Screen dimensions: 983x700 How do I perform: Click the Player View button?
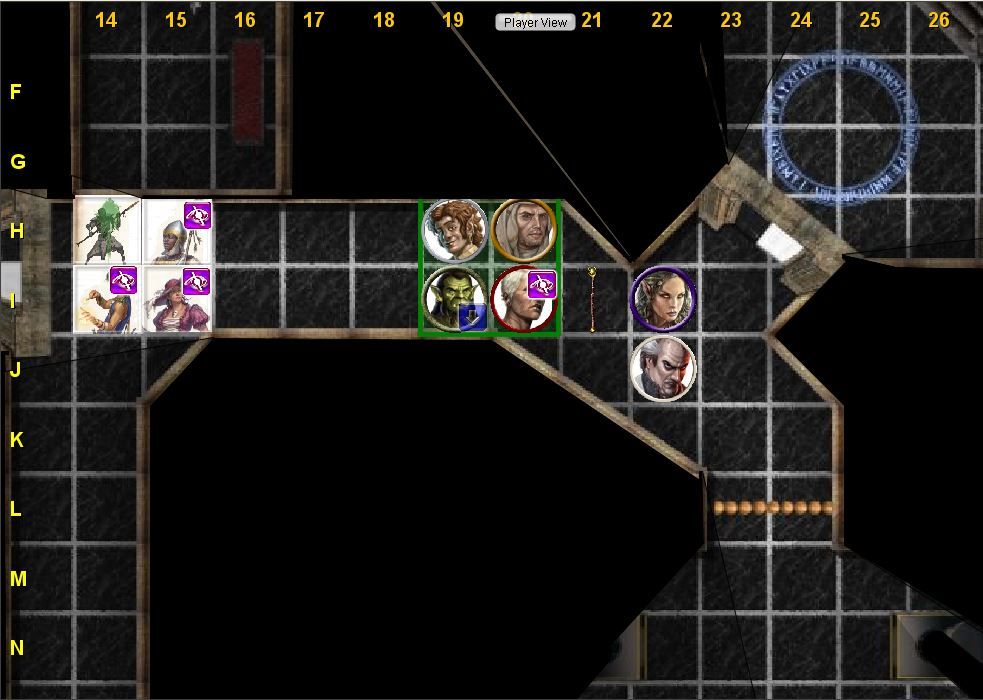point(535,23)
